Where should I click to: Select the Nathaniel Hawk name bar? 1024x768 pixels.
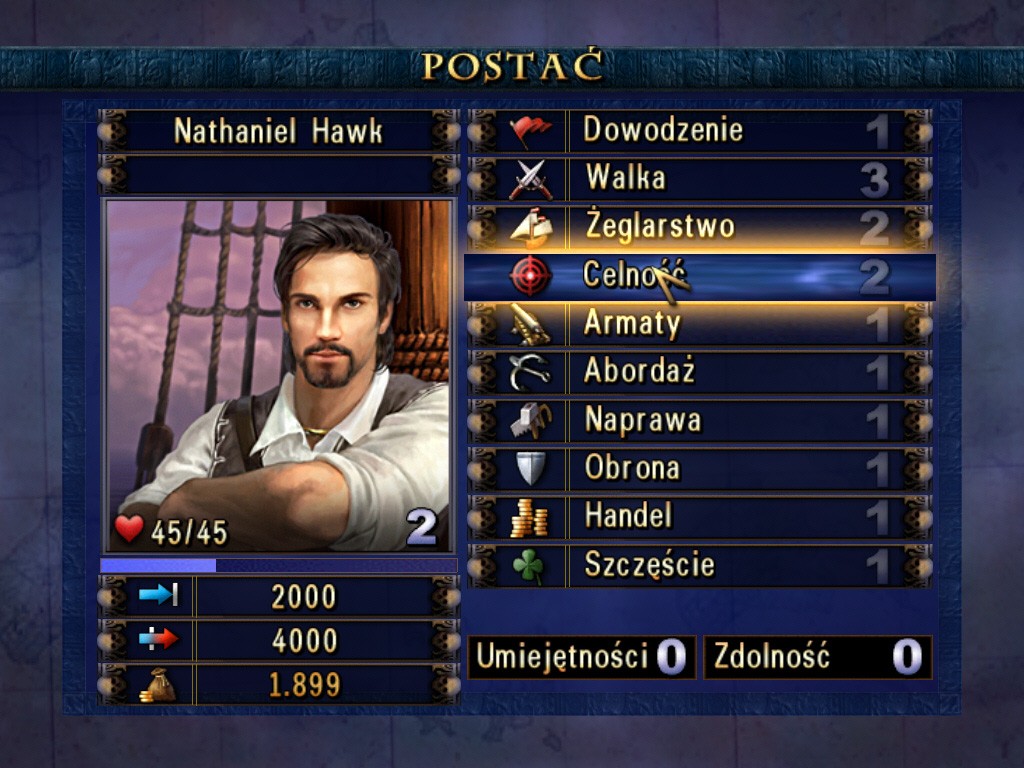[278, 131]
